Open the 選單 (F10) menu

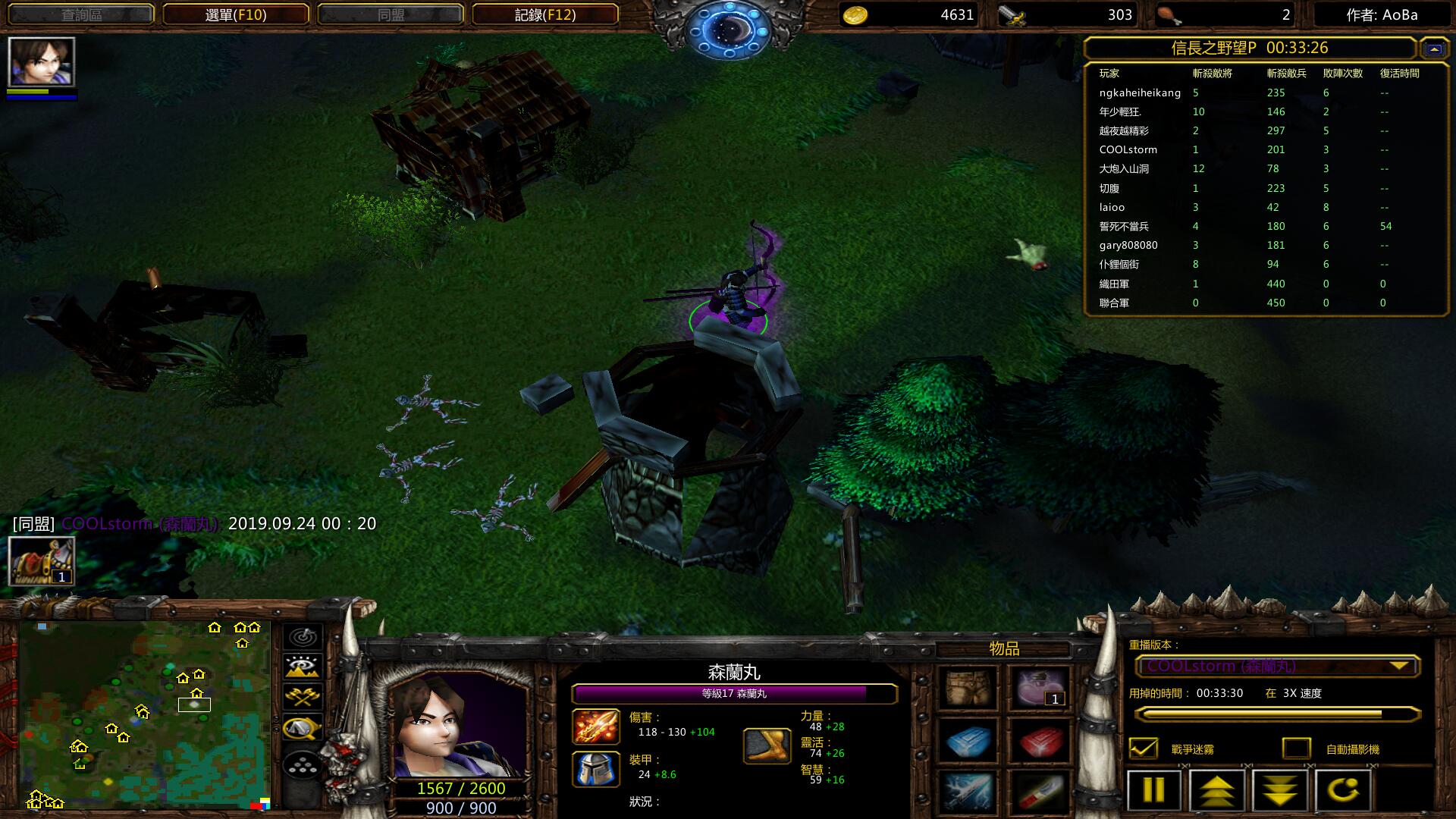pyautogui.click(x=236, y=14)
